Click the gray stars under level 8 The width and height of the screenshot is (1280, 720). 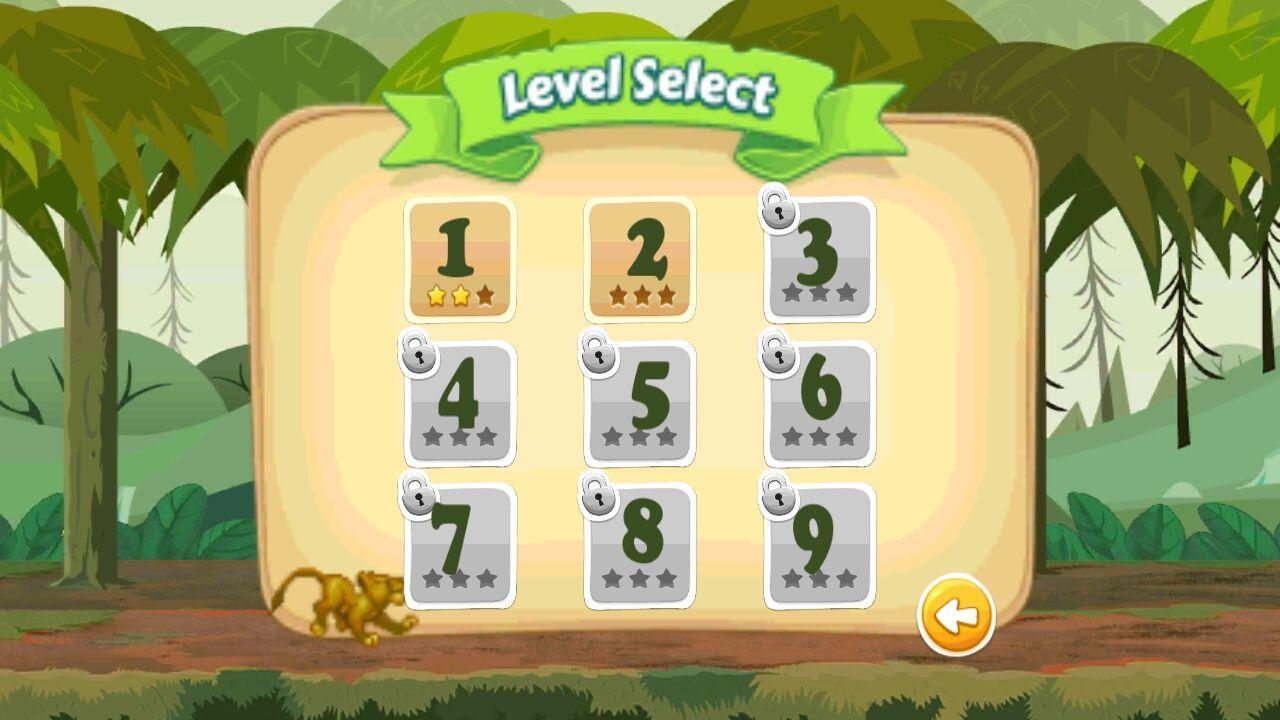[637, 578]
